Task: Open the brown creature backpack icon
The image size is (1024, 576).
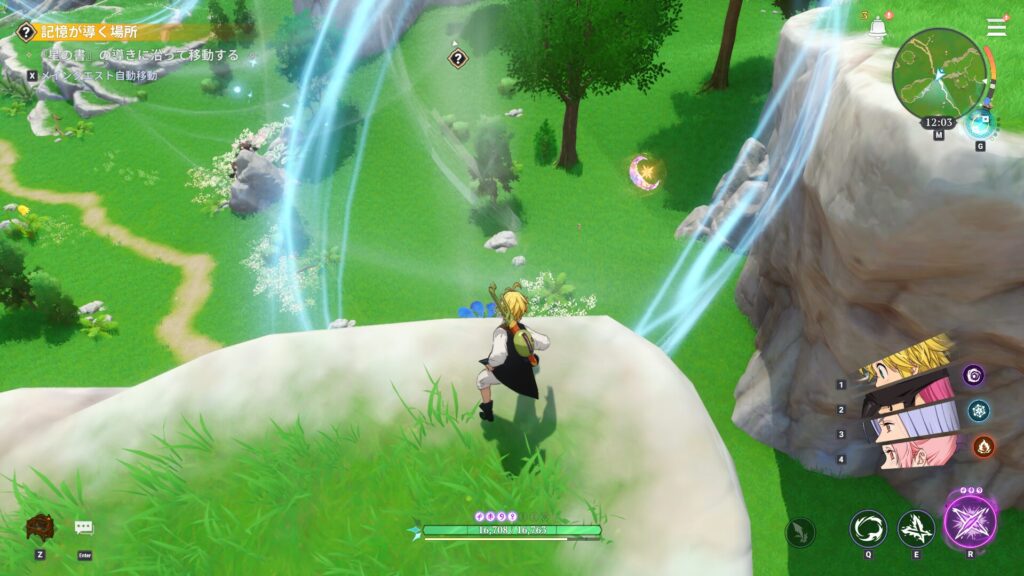Action: tap(41, 528)
